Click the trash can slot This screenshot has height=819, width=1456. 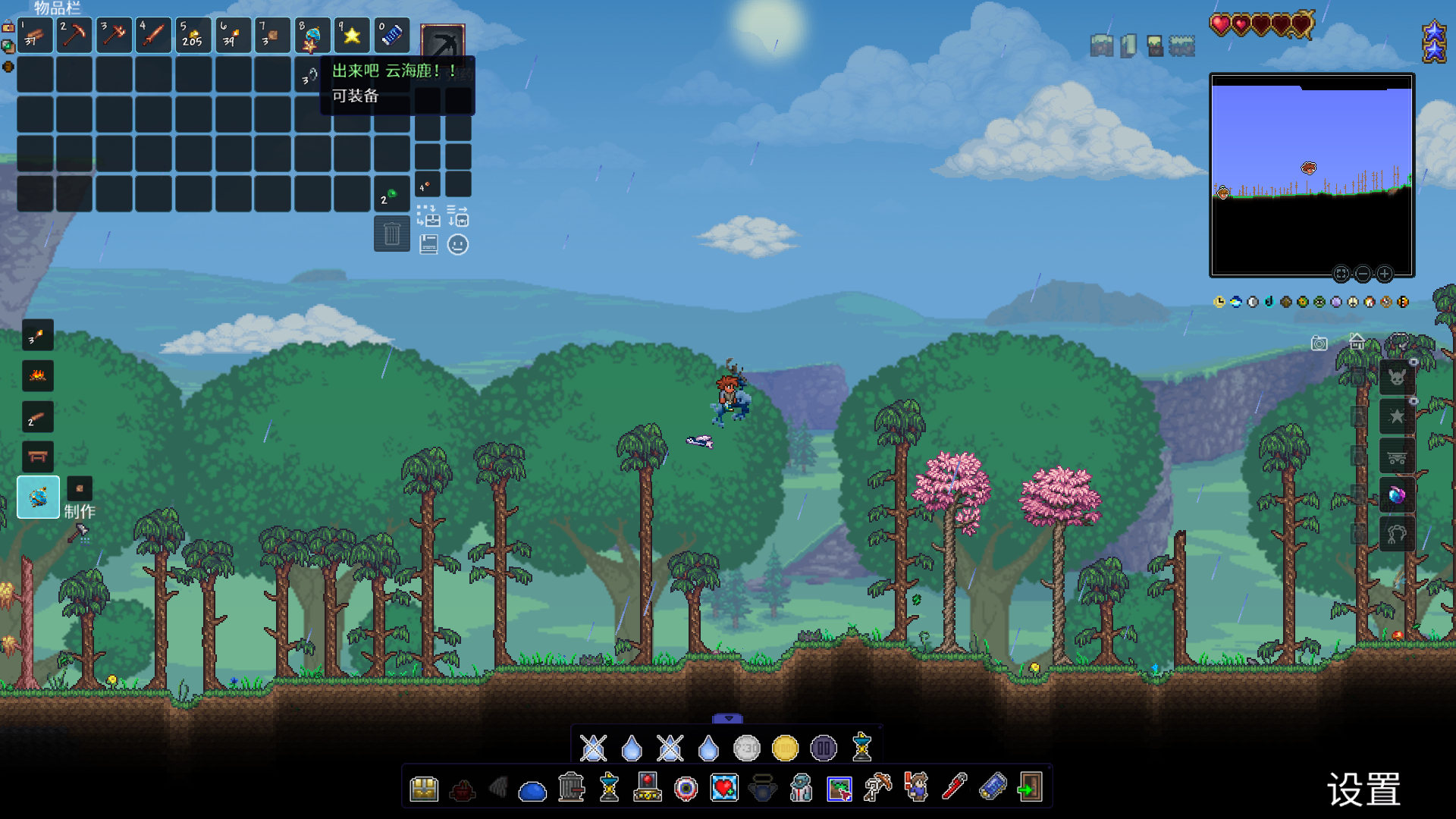(x=391, y=234)
